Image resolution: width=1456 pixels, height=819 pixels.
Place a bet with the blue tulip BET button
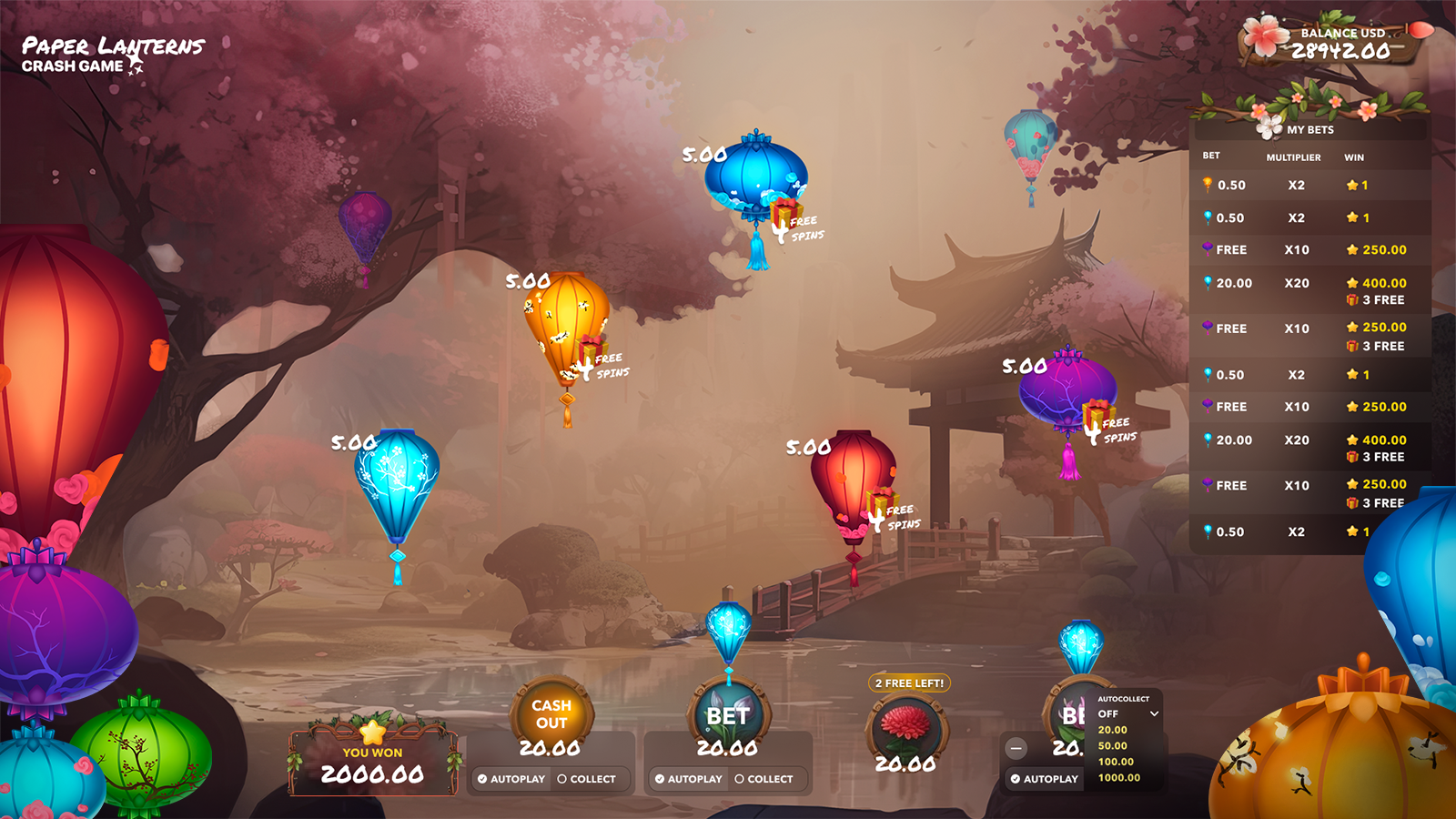coord(728,715)
